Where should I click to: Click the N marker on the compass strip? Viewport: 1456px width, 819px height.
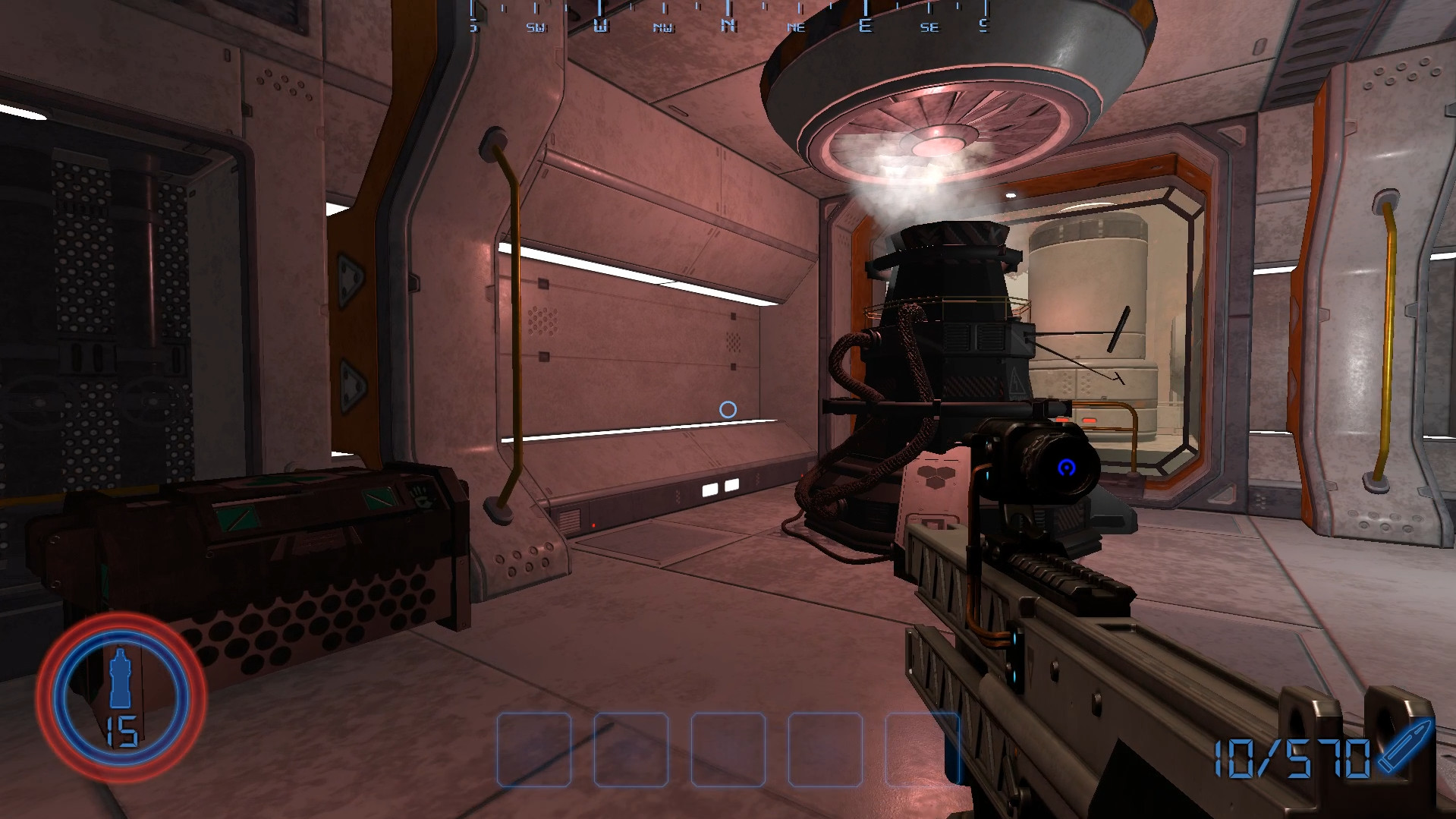pyautogui.click(x=729, y=25)
